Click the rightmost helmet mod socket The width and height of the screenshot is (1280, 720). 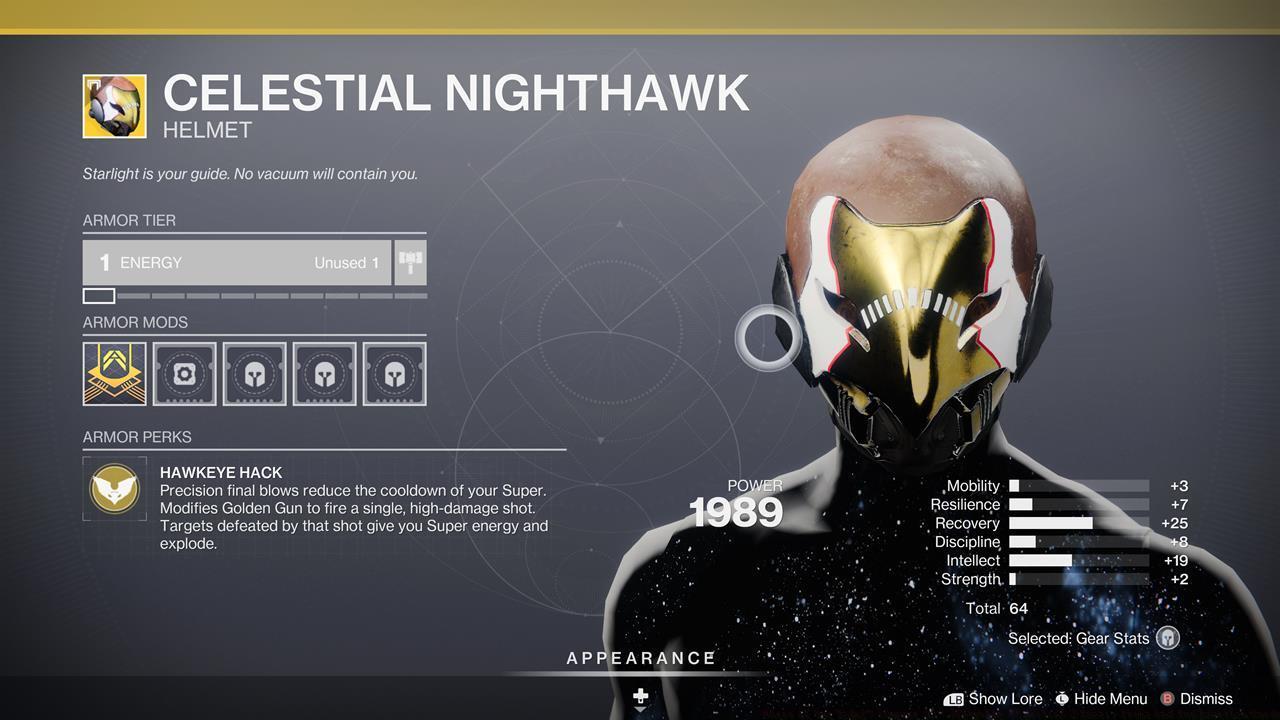point(394,372)
